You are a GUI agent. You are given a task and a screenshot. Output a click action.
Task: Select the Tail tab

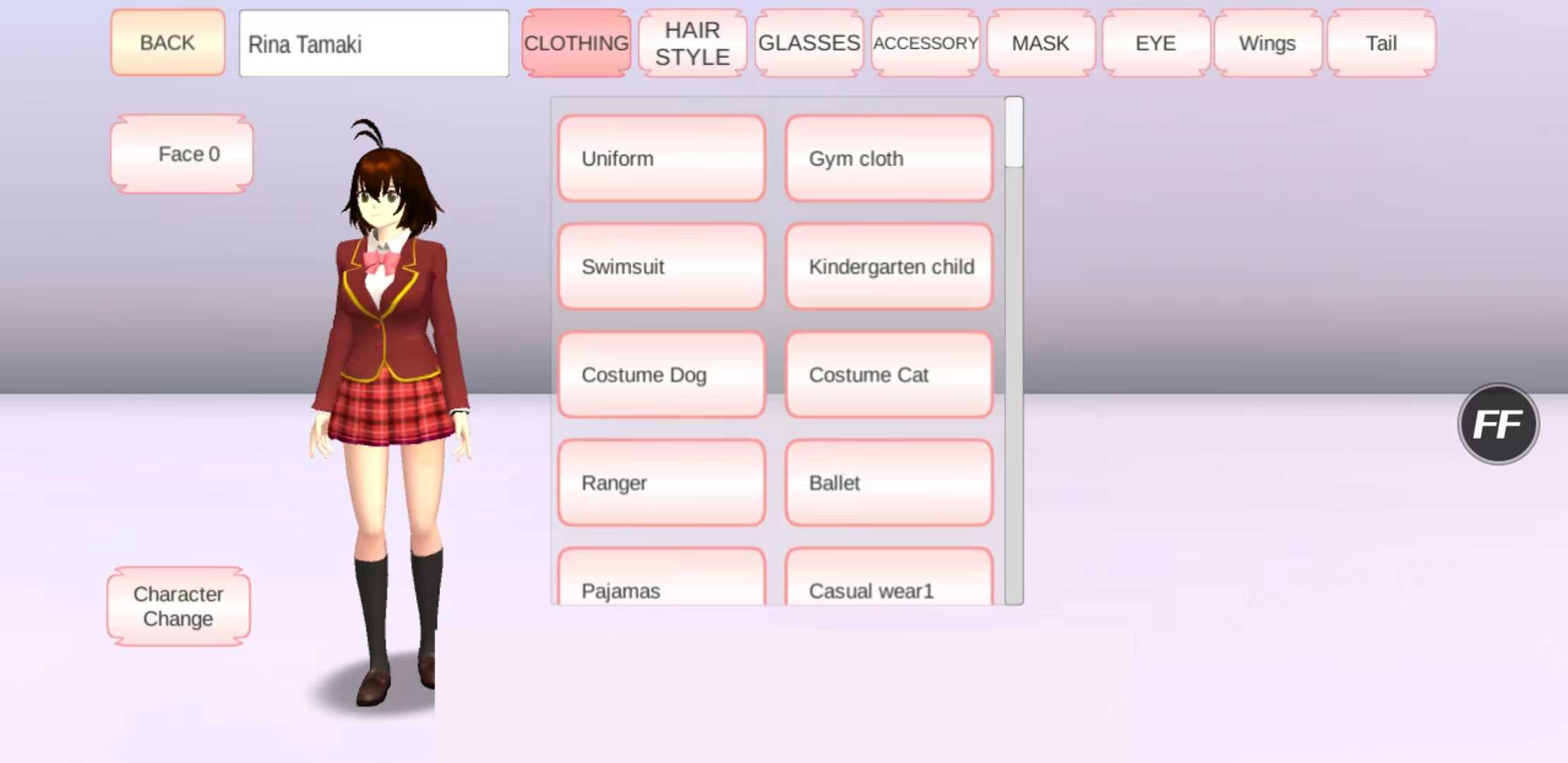tap(1381, 43)
